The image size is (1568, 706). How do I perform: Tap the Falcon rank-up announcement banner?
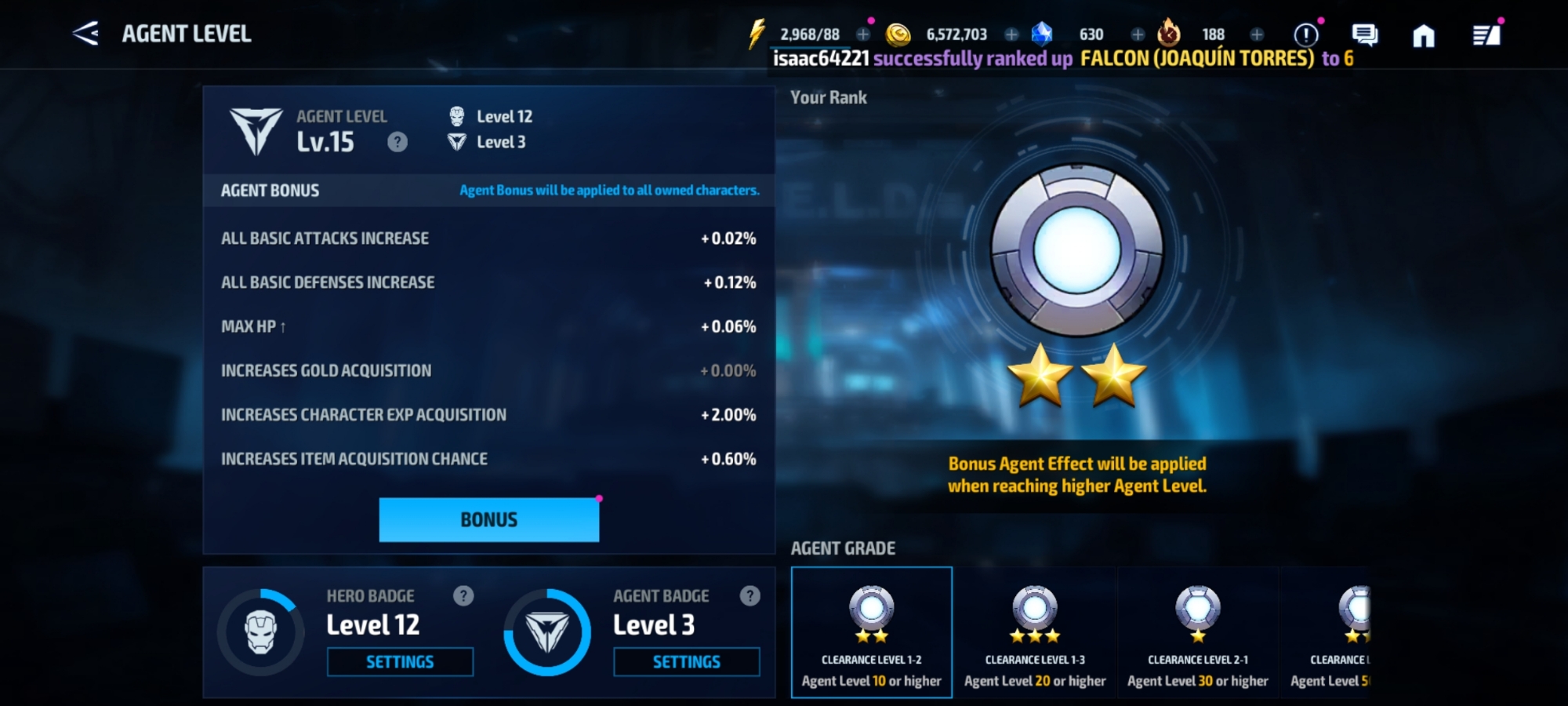(1062, 59)
